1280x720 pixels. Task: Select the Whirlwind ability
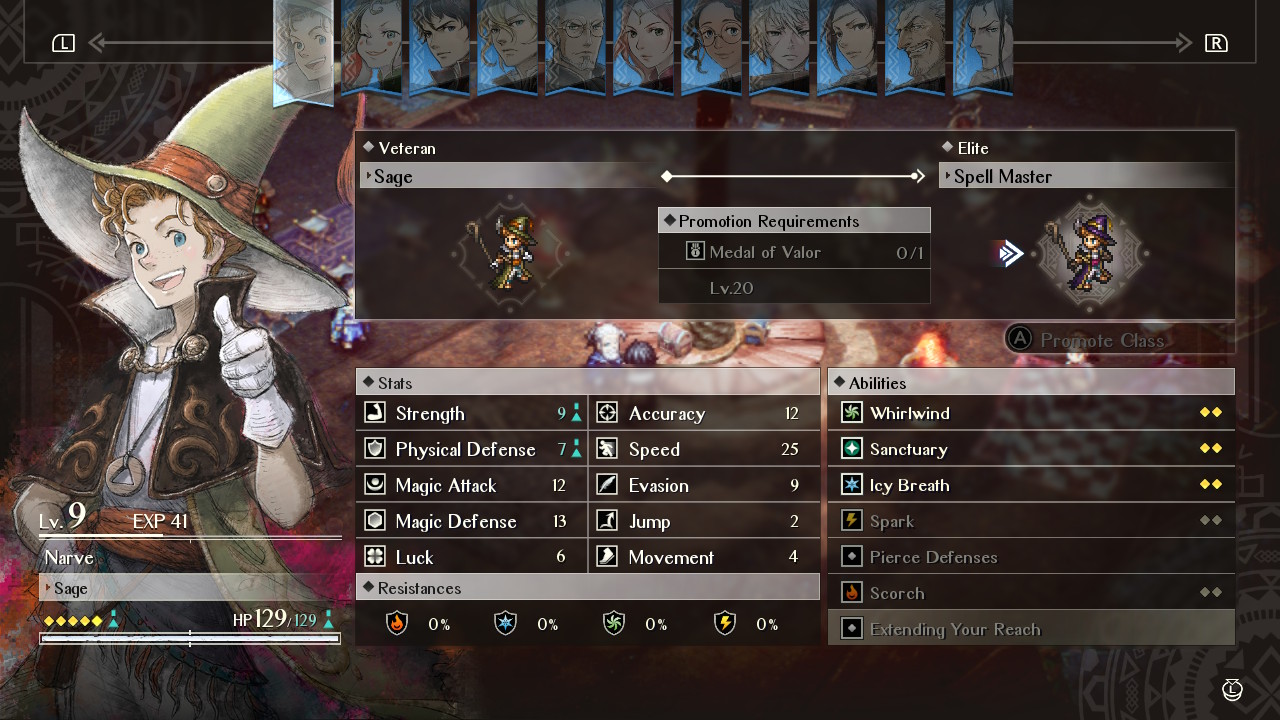[x=1031, y=413]
